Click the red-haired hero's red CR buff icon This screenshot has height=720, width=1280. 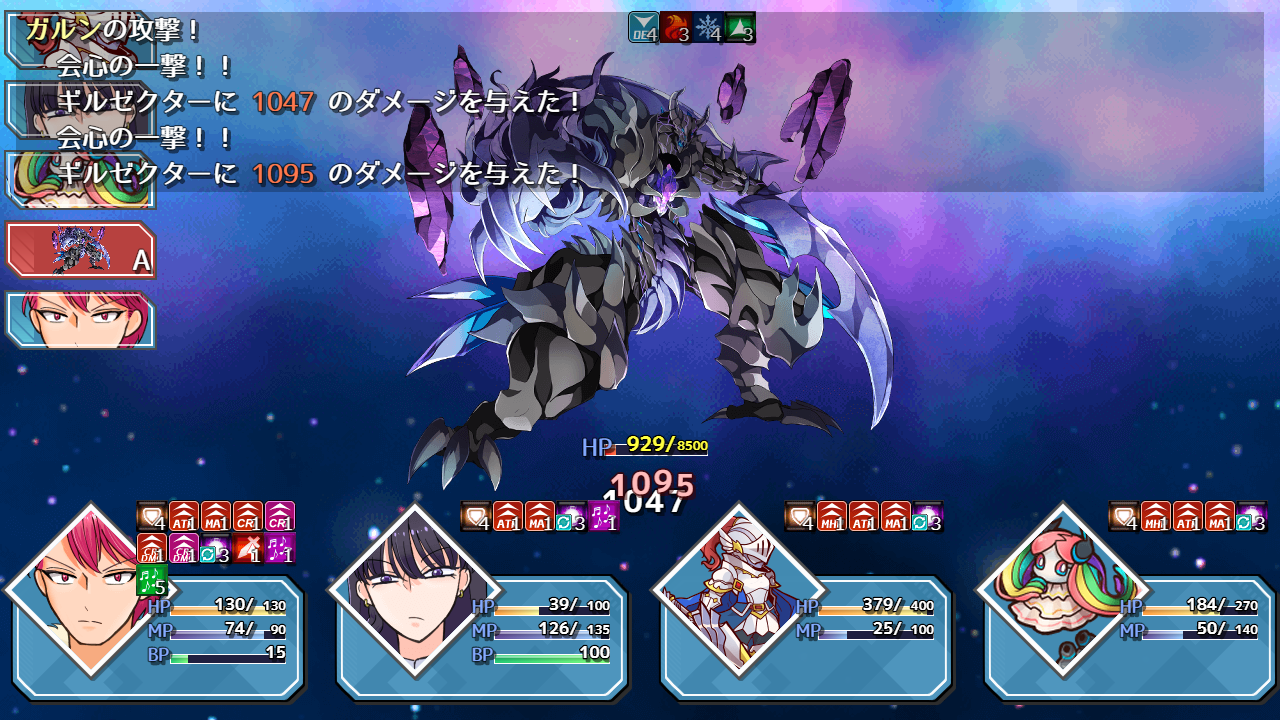248,516
